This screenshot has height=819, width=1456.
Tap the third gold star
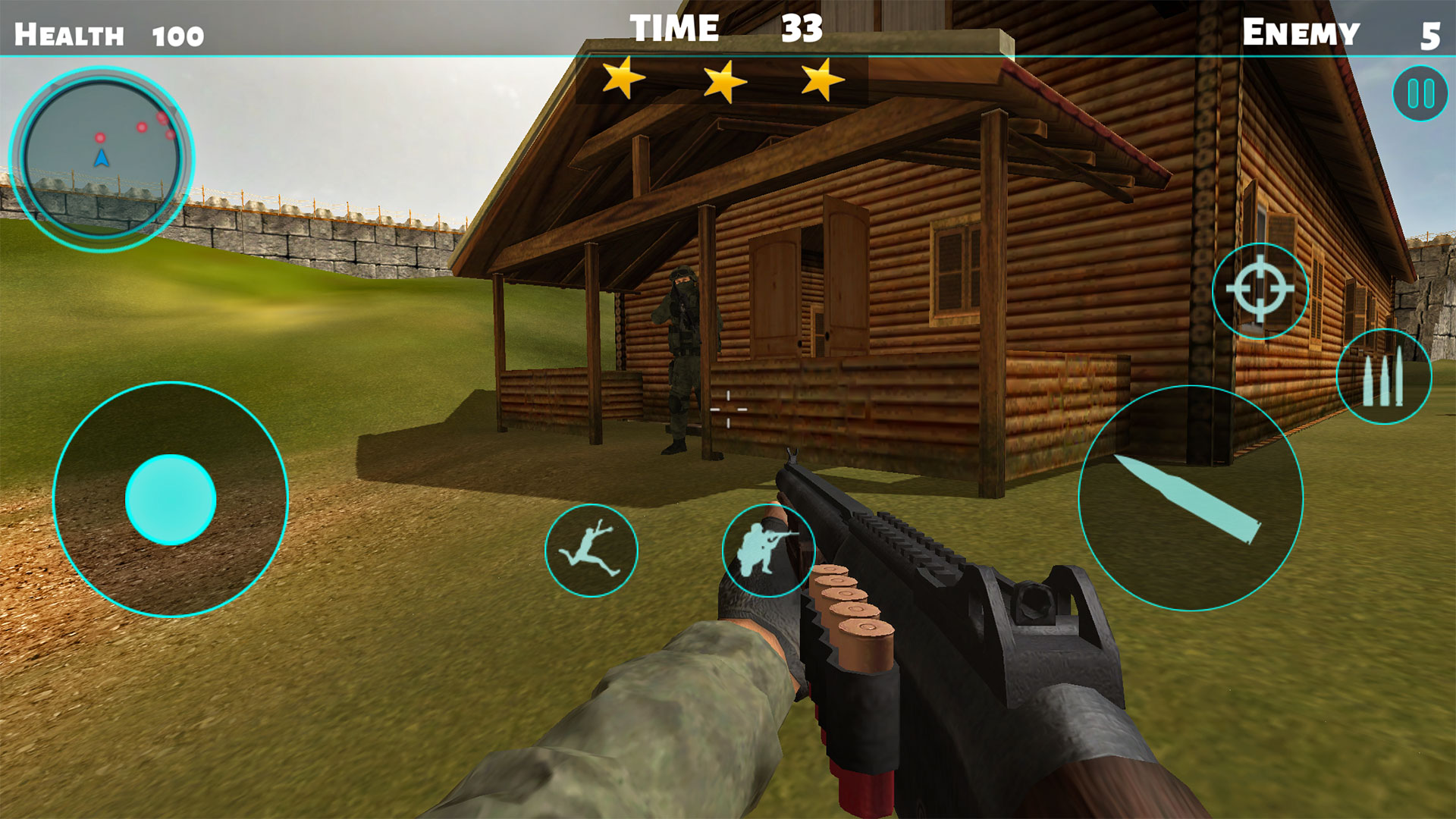click(x=824, y=78)
